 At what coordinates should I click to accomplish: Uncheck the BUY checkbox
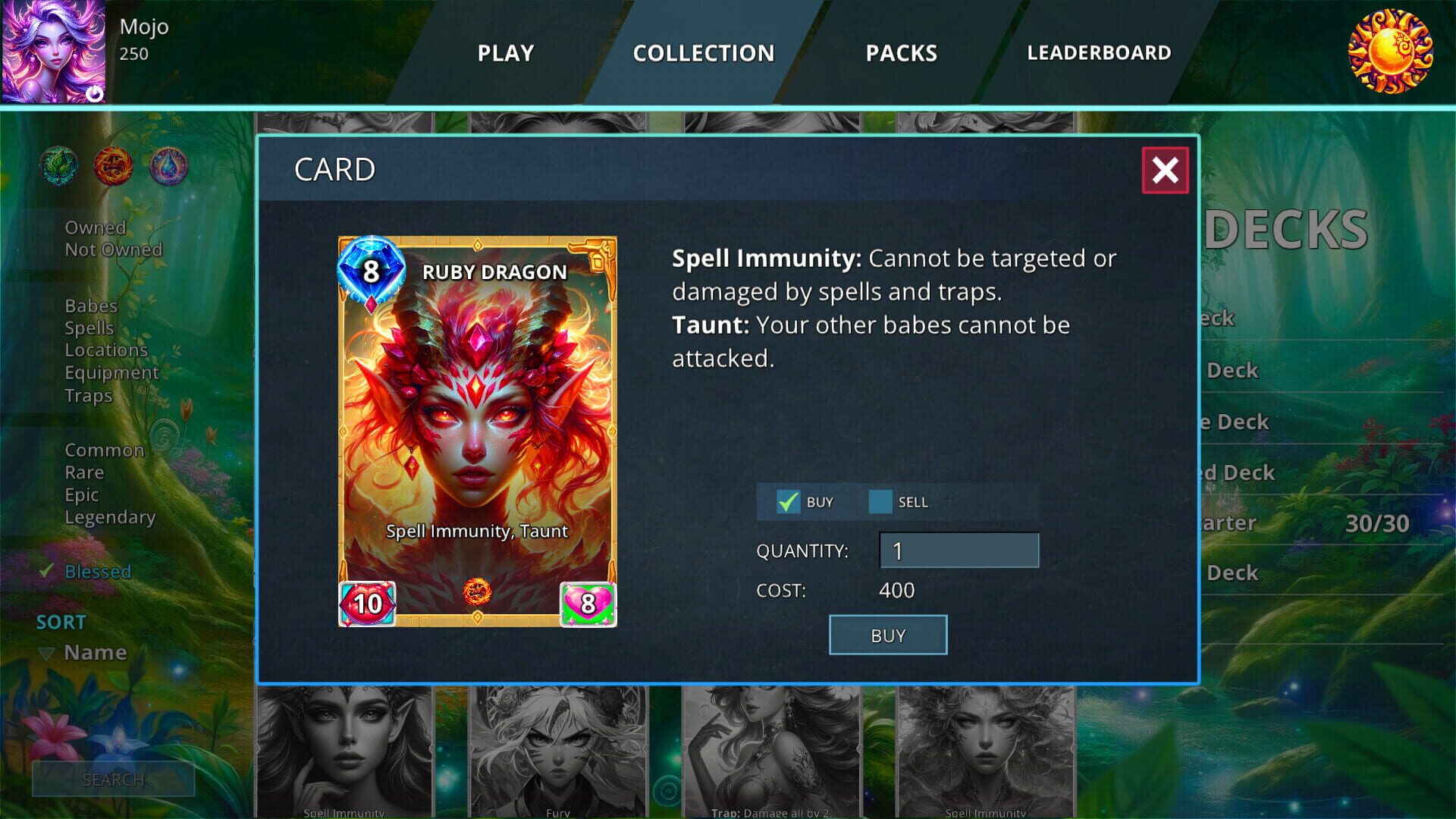tap(789, 501)
